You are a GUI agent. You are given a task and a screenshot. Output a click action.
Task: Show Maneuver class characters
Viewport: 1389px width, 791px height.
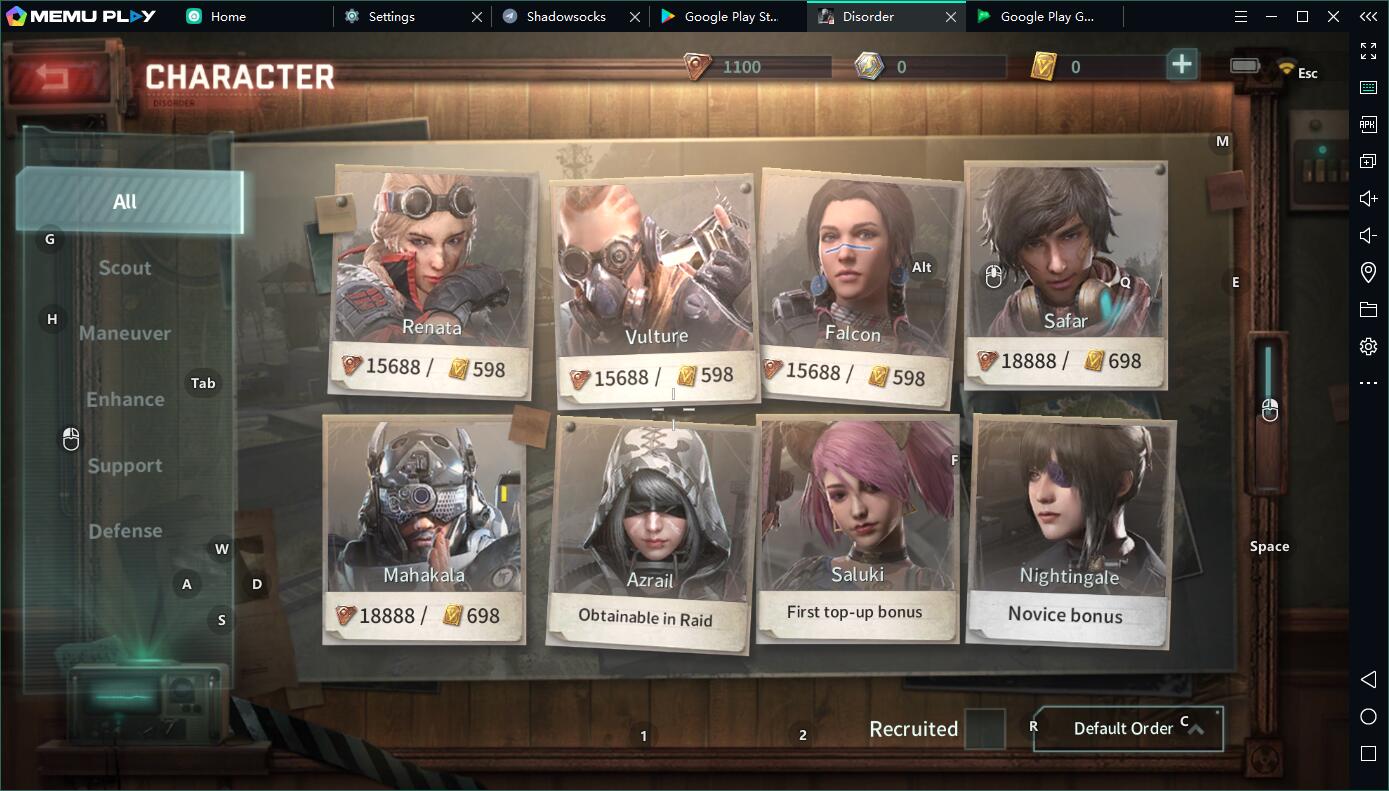(125, 333)
